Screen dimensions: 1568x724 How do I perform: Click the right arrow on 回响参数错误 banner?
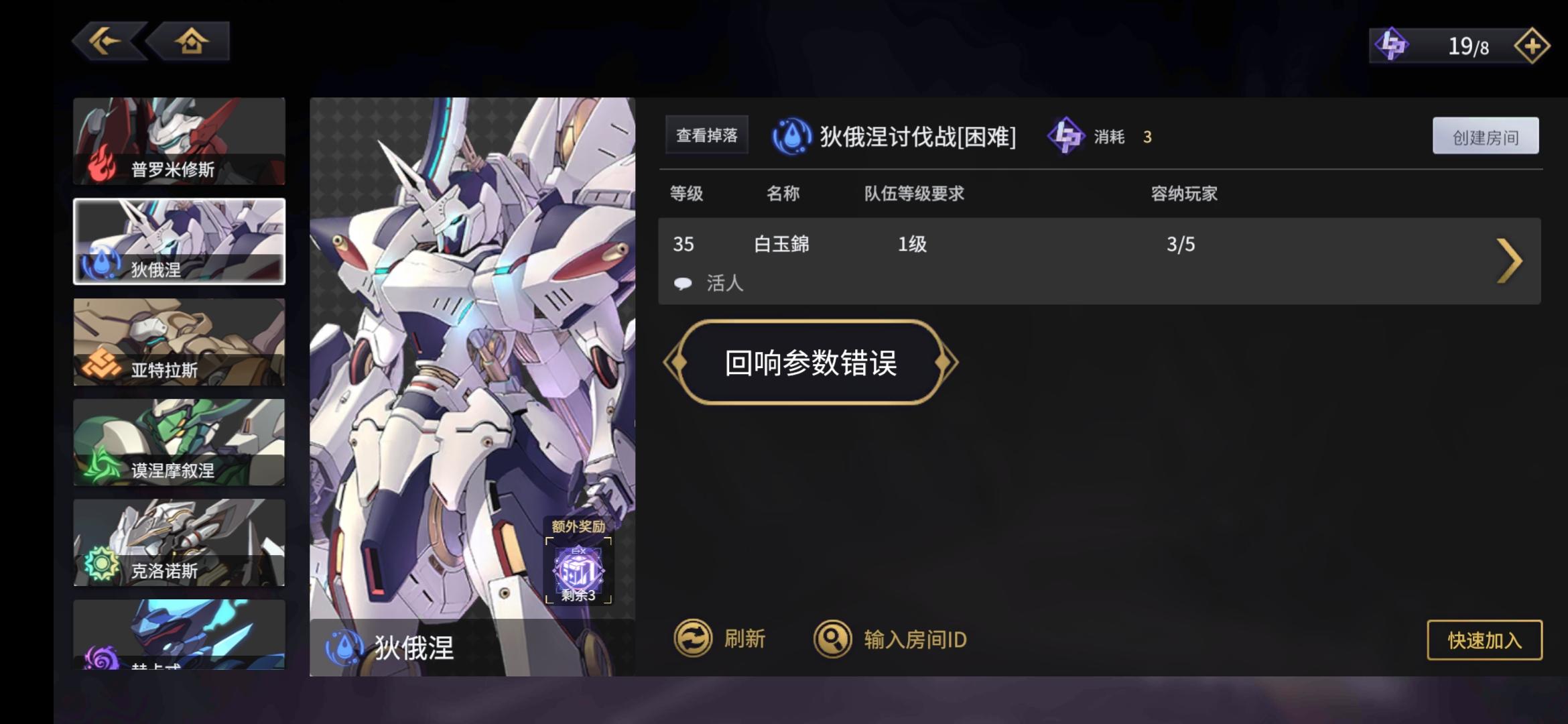pos(944,362)
